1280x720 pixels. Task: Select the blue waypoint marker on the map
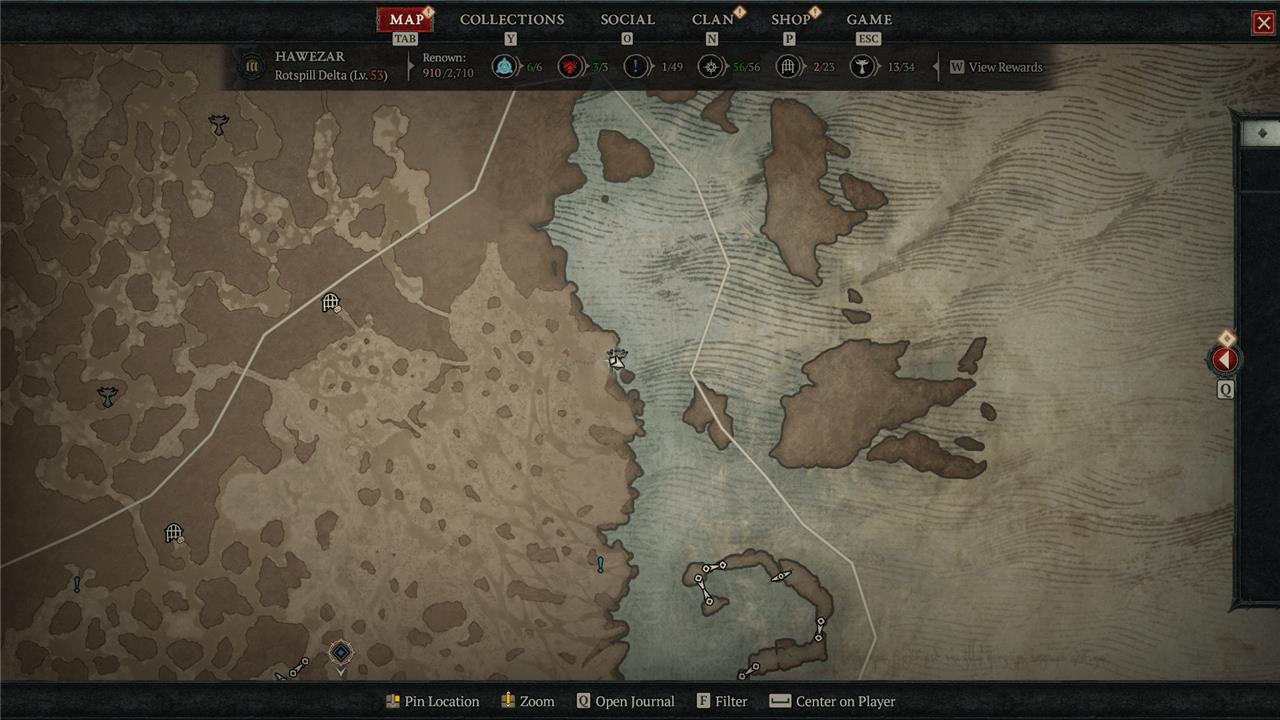341,653
